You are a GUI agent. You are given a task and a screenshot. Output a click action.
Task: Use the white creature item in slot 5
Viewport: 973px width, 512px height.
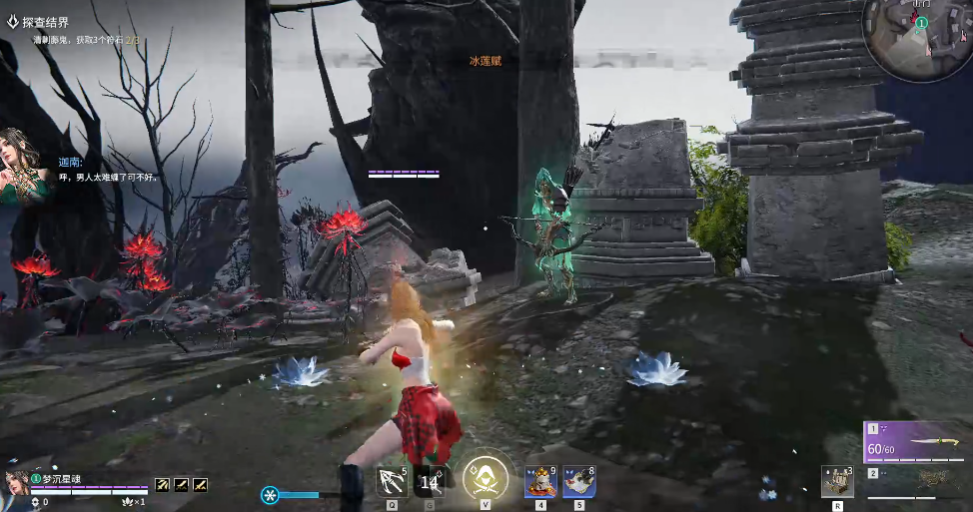tap(579, 482)
